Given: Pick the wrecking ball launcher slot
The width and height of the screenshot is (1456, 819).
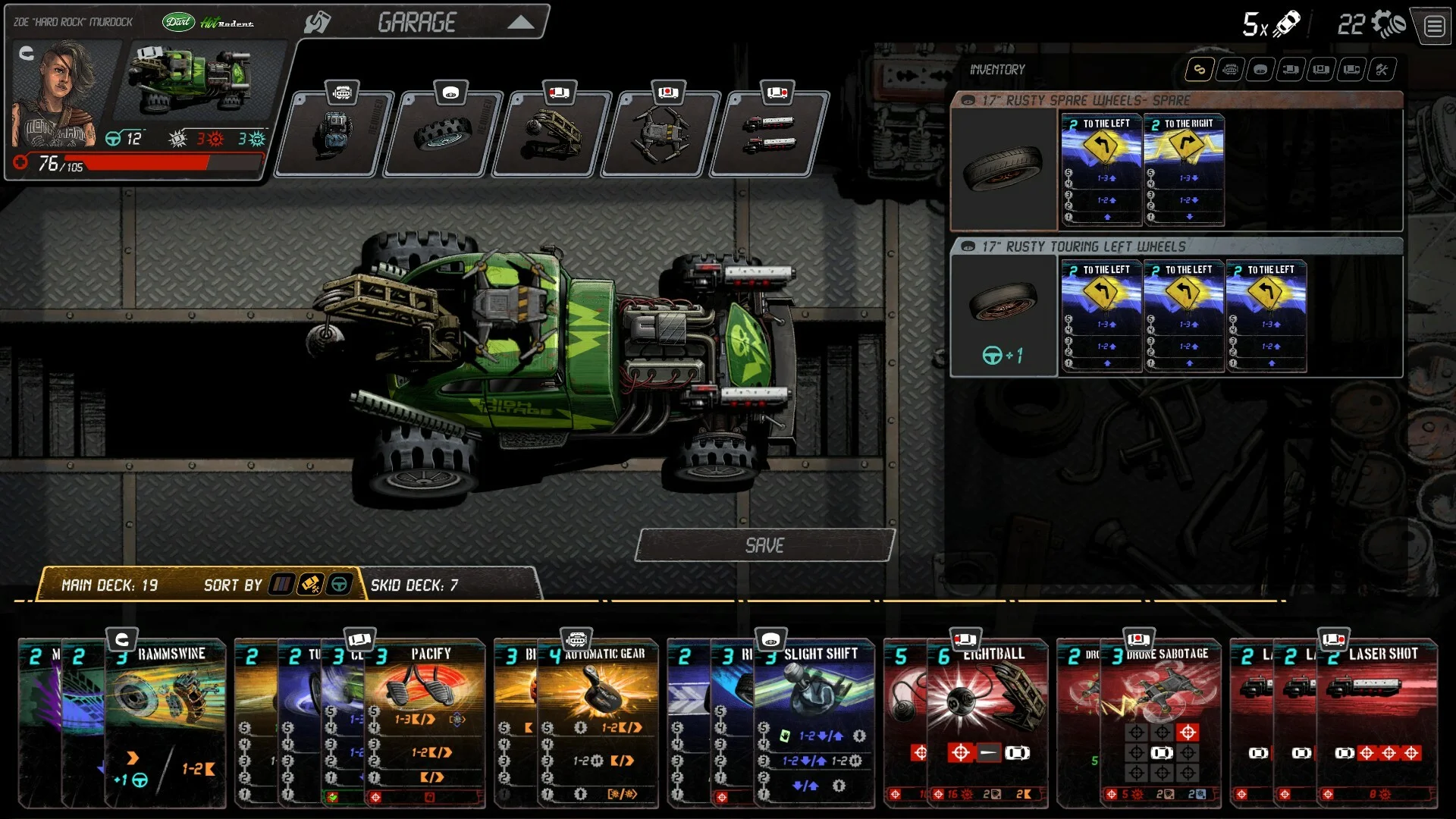Looking at the screenshot, I should click(x=551, y=134).
